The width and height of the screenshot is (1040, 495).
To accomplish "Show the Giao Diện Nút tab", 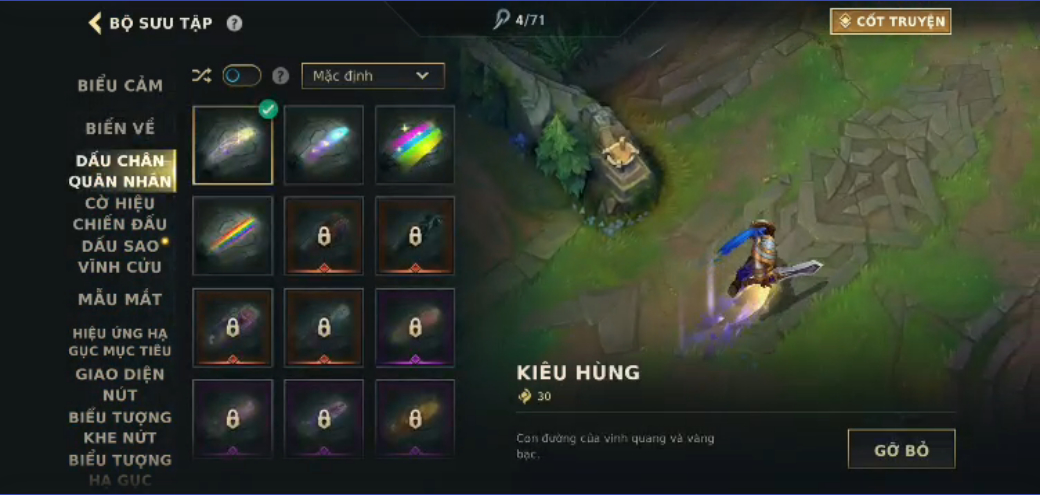I will click(x=120, y=384).
